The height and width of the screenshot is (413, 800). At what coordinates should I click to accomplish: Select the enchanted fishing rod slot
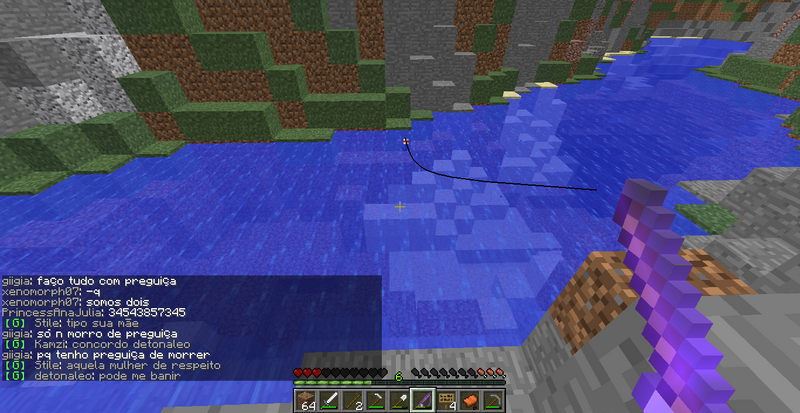pos(422,400)
